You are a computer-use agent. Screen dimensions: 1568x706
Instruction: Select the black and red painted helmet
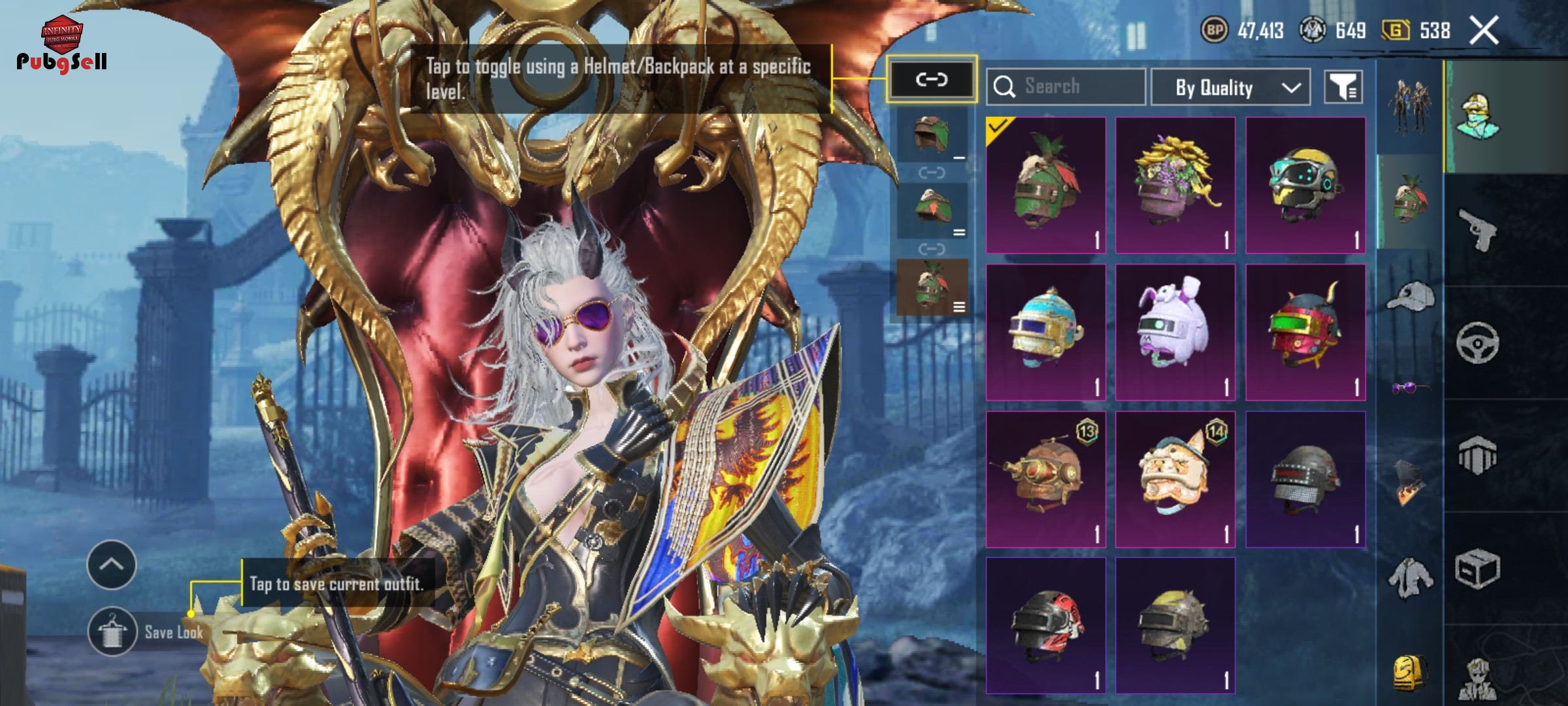(1045, 625)
